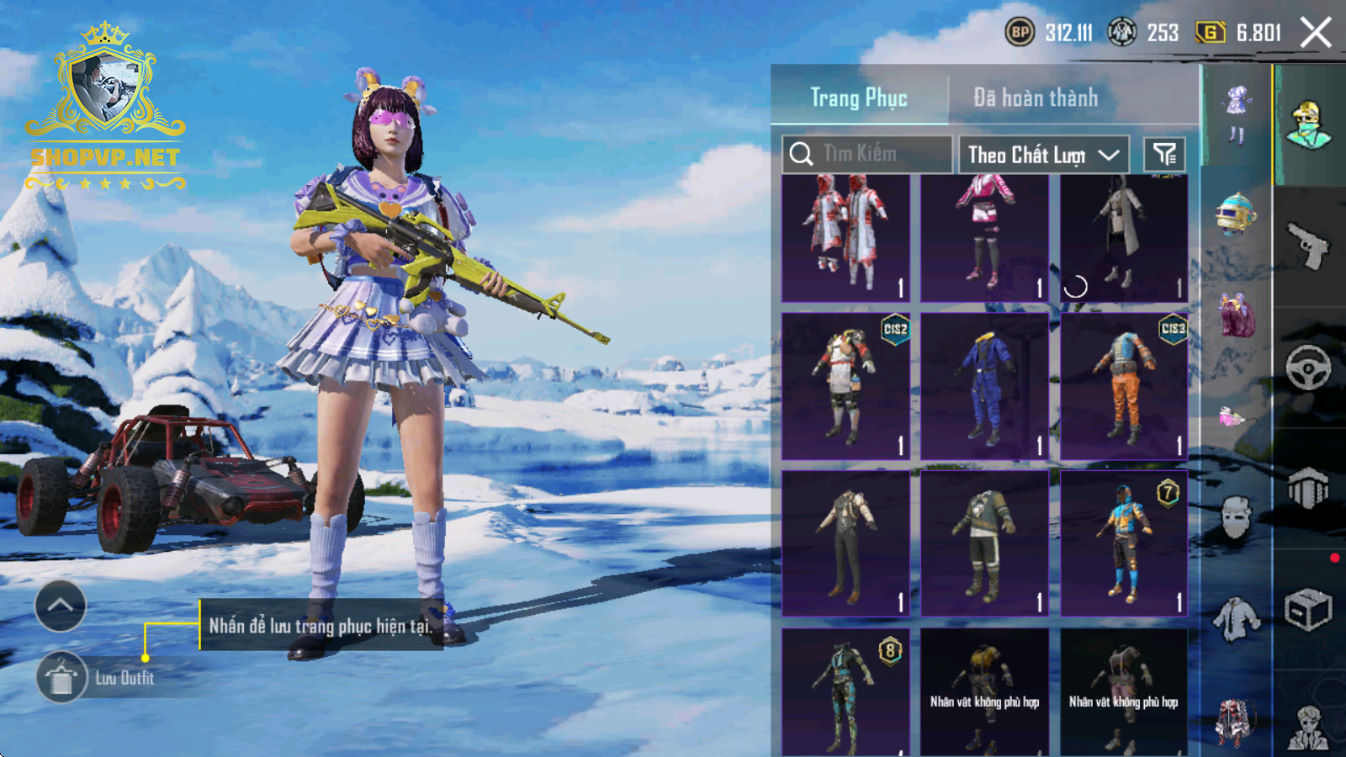
Task: Pick the orange-pants outfit with C1S3 badge
Action: [x=1124, y=386]
